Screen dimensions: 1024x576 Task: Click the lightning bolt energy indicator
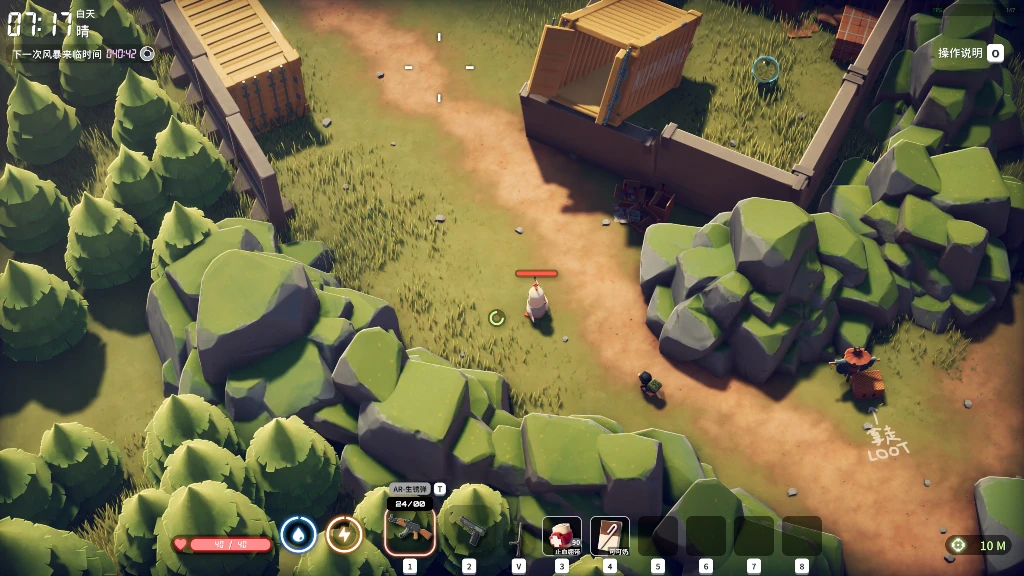pos(344,534)
